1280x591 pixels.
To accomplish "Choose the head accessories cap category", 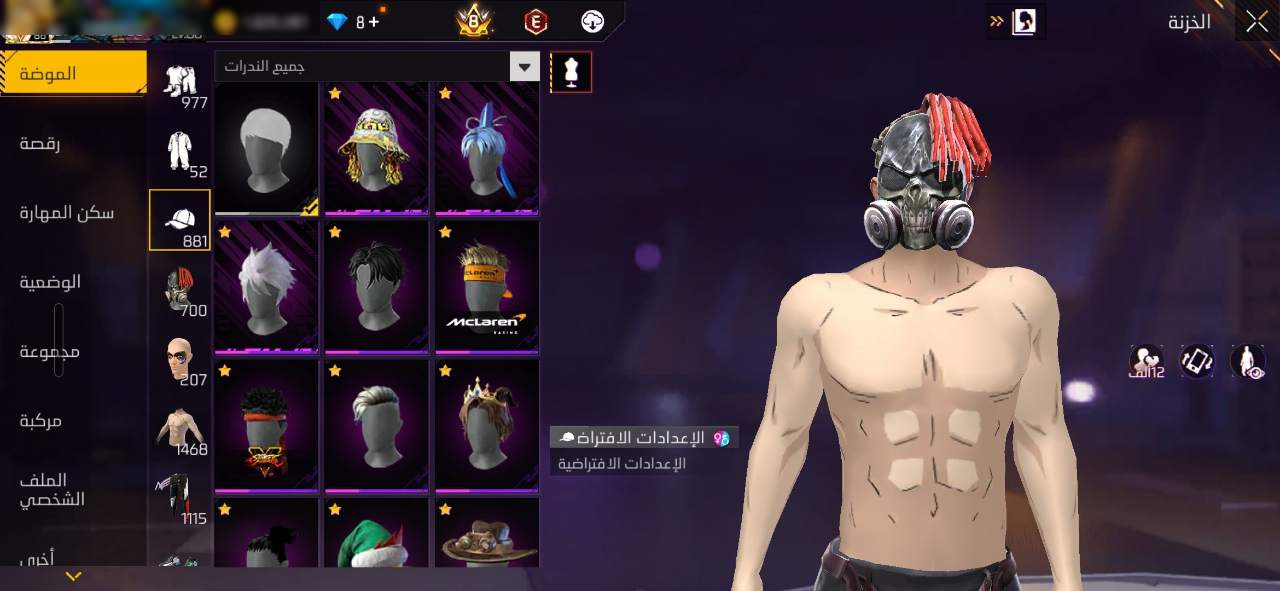I will pyautogui.click(x=180, y=220).
